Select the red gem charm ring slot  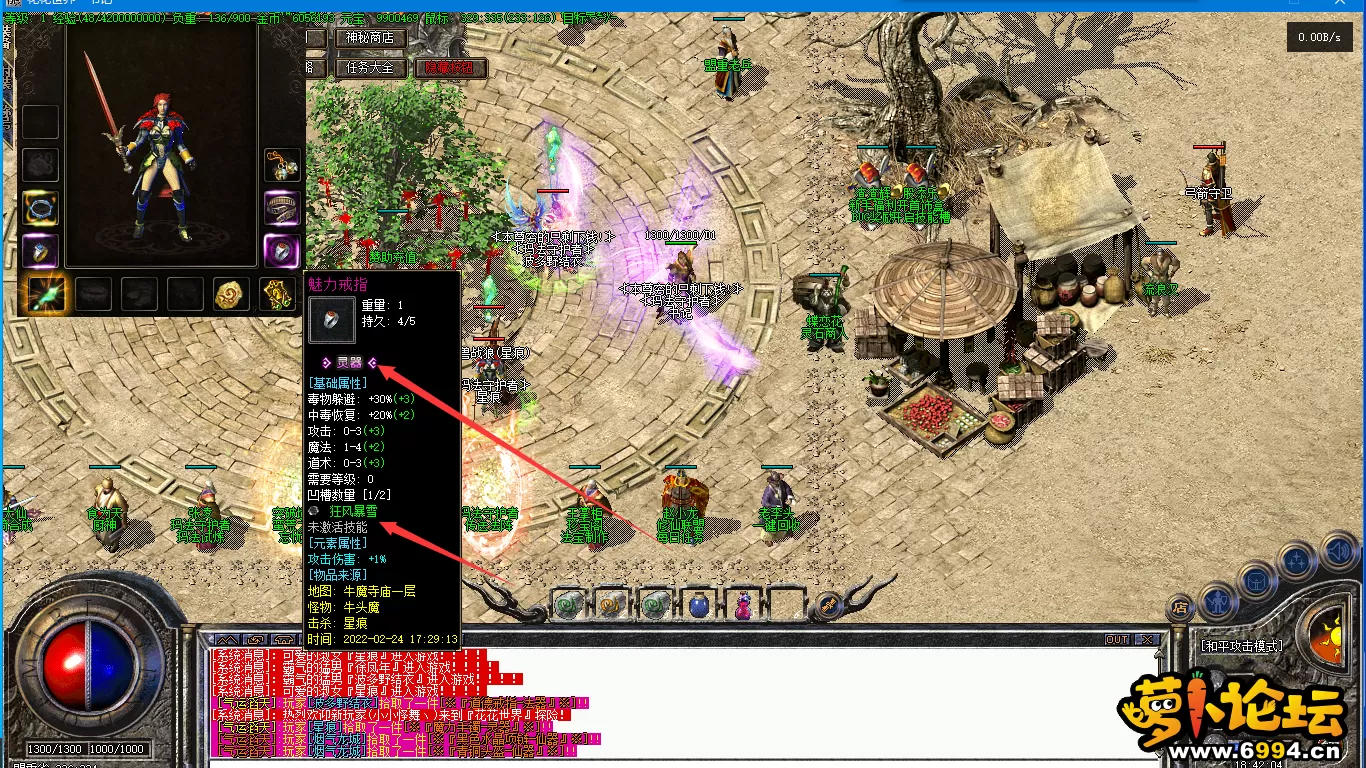click(282, 250)
